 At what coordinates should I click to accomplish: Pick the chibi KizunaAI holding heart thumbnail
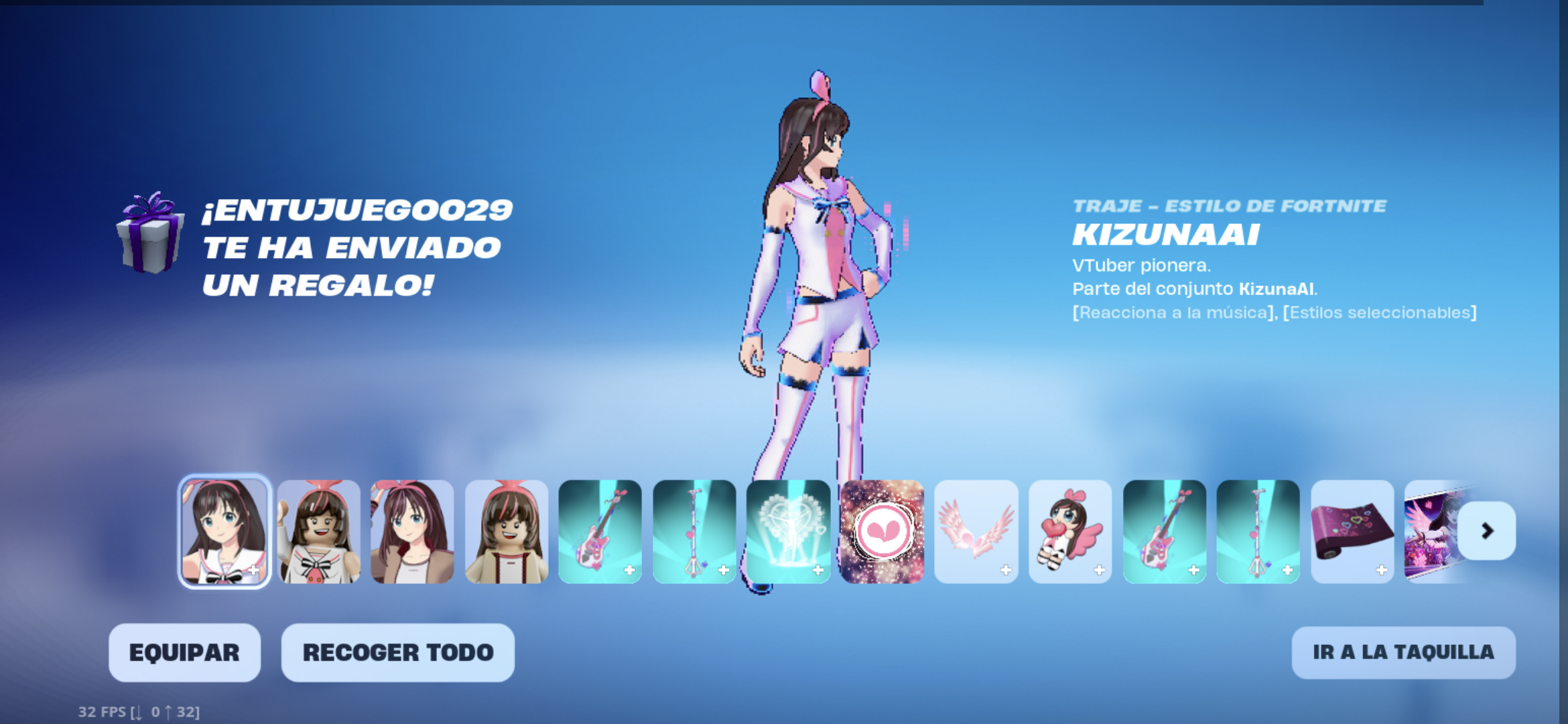1070,531
